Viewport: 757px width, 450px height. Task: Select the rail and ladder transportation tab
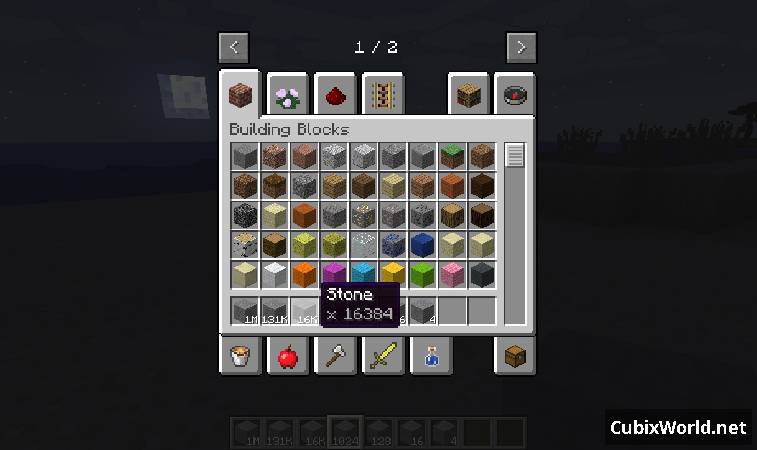383,96
